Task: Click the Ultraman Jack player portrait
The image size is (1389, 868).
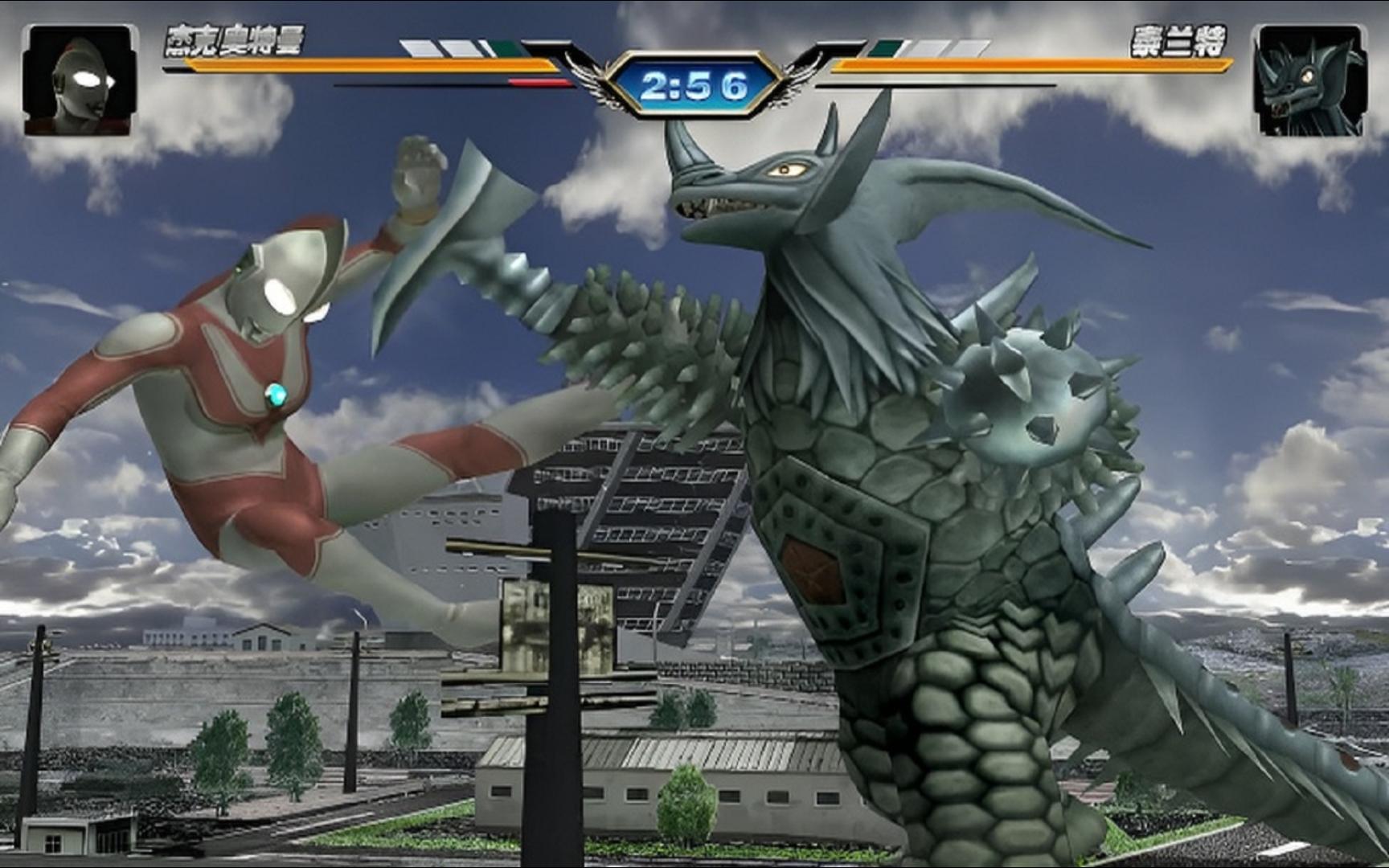Action: click(80, 80)
